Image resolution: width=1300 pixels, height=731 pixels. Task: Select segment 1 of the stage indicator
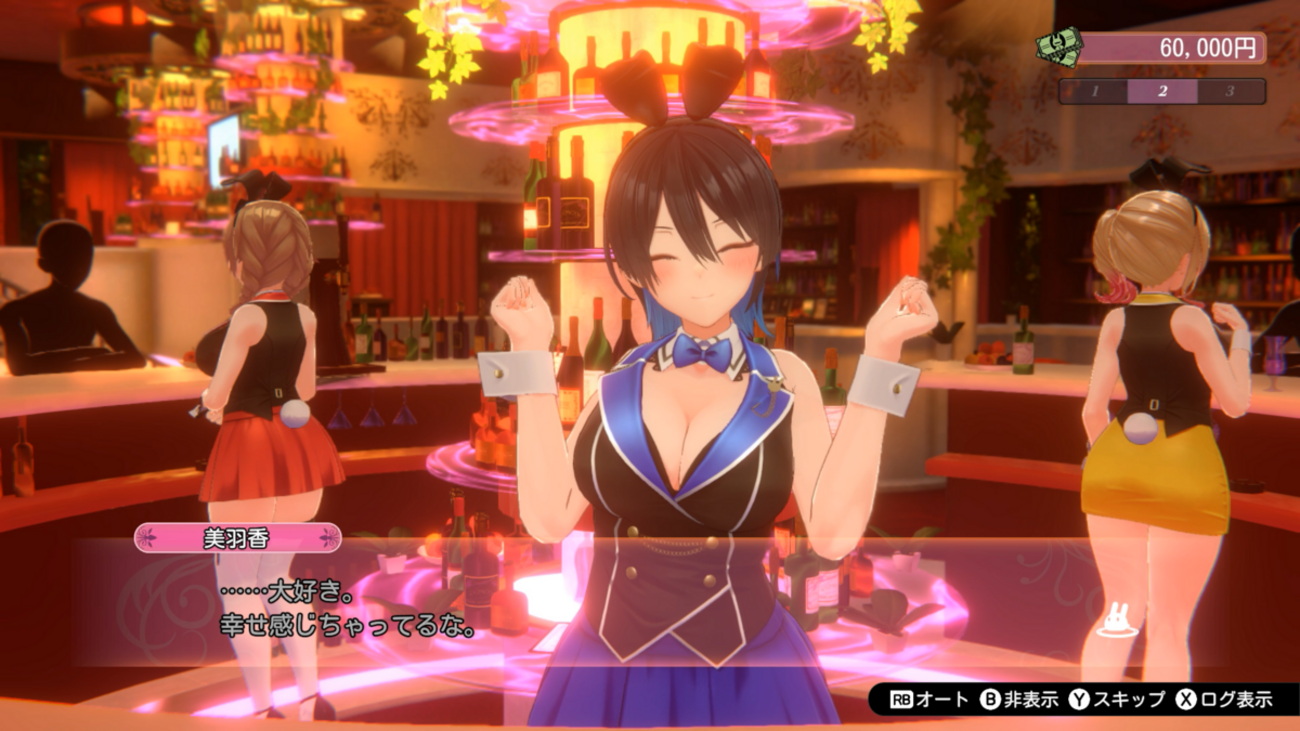[x=1095, y=91]
